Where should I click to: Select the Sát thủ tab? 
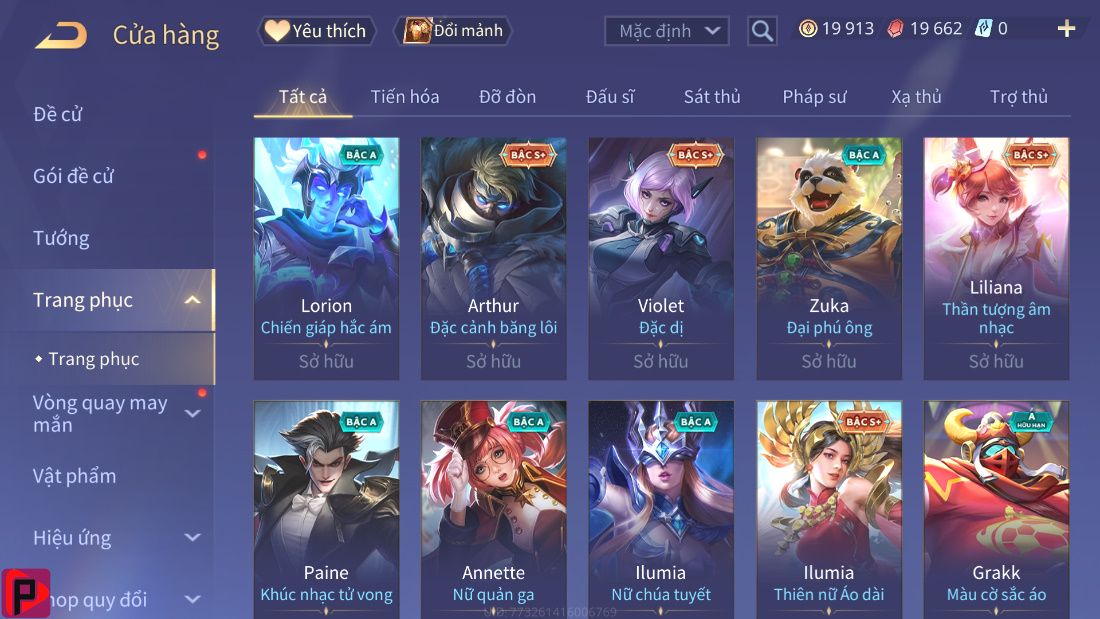pos(712,97)
